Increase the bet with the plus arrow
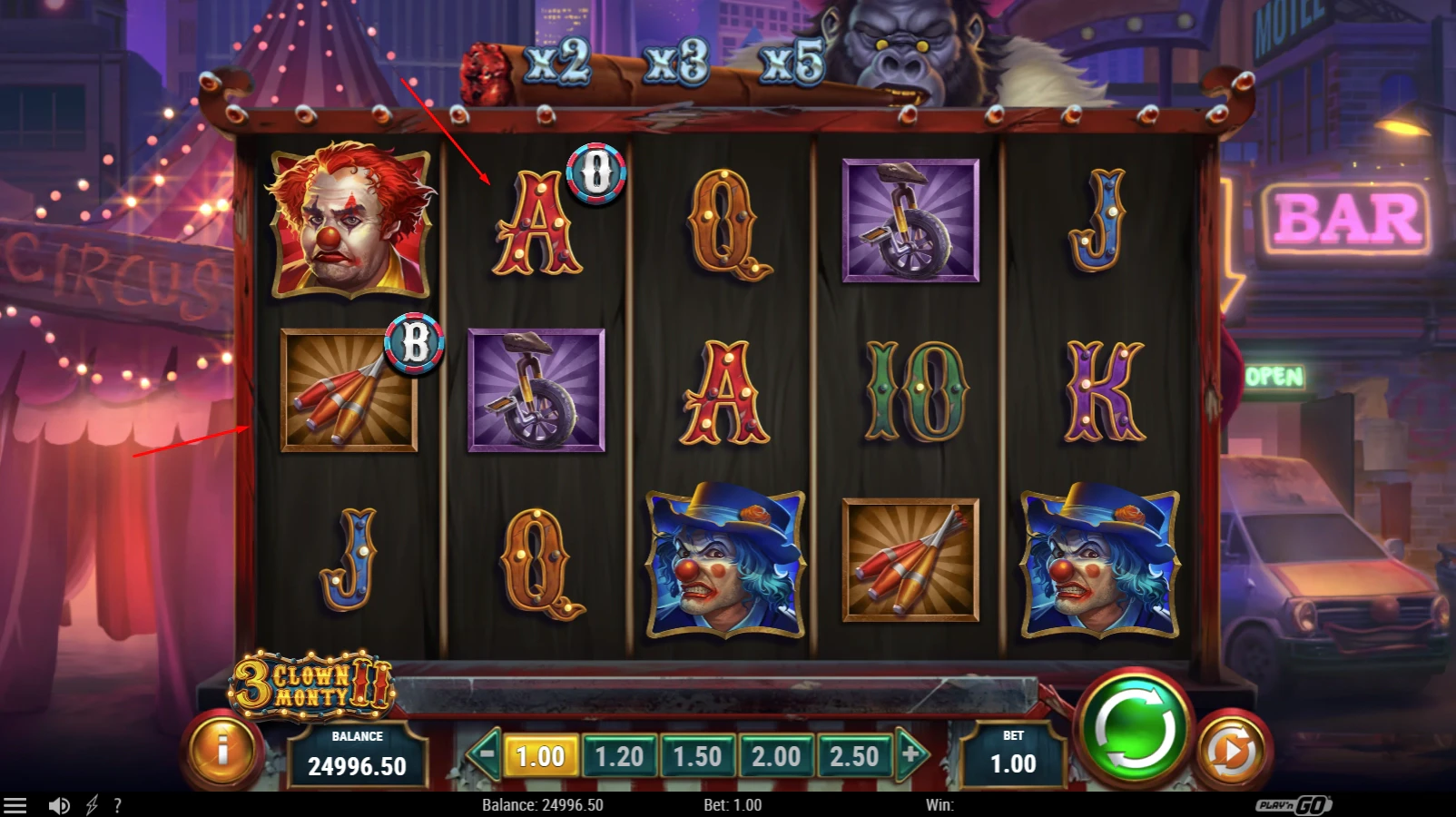1456x817 pixels. [x=907, y=755]
